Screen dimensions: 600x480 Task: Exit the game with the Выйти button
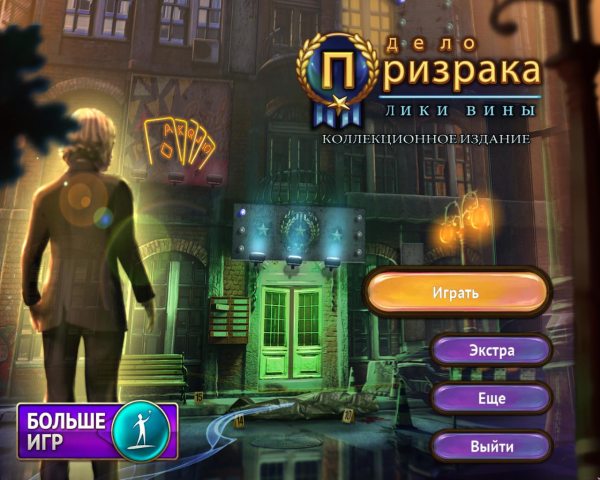click(491, 446)
